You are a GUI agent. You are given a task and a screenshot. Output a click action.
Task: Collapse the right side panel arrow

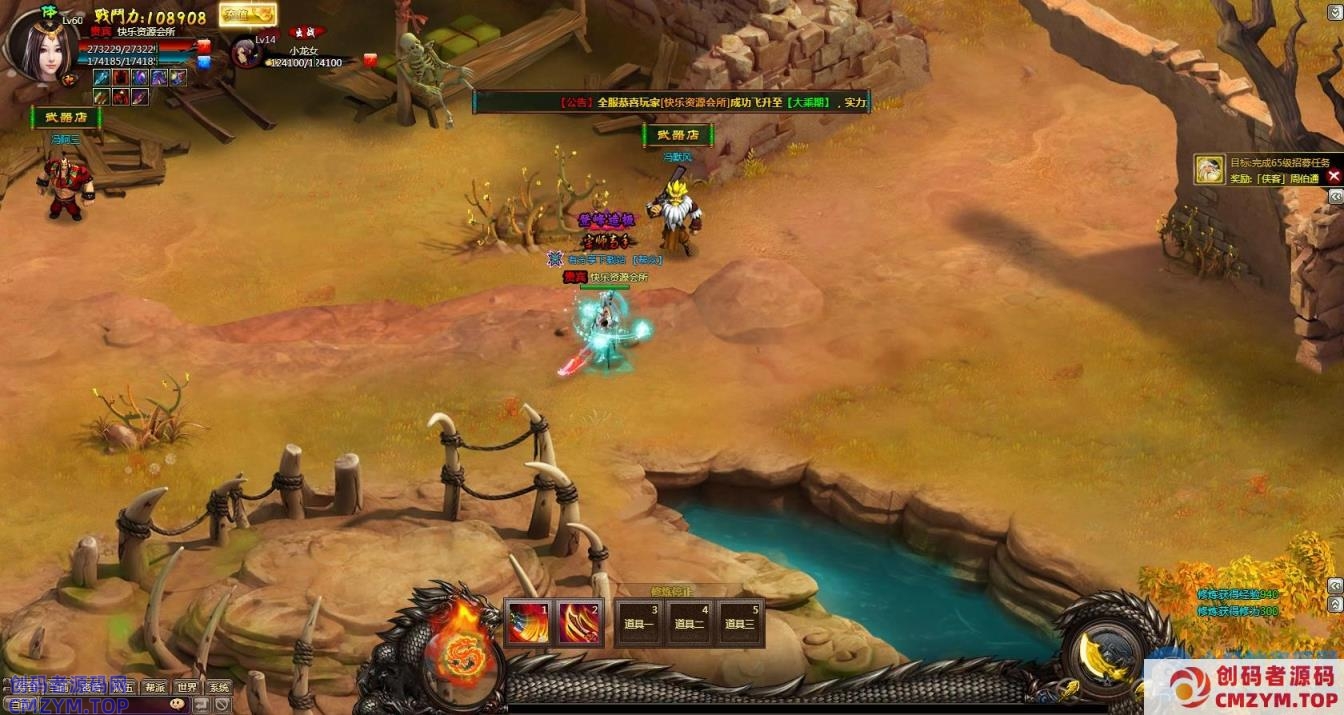click(x=1335, y=197)
